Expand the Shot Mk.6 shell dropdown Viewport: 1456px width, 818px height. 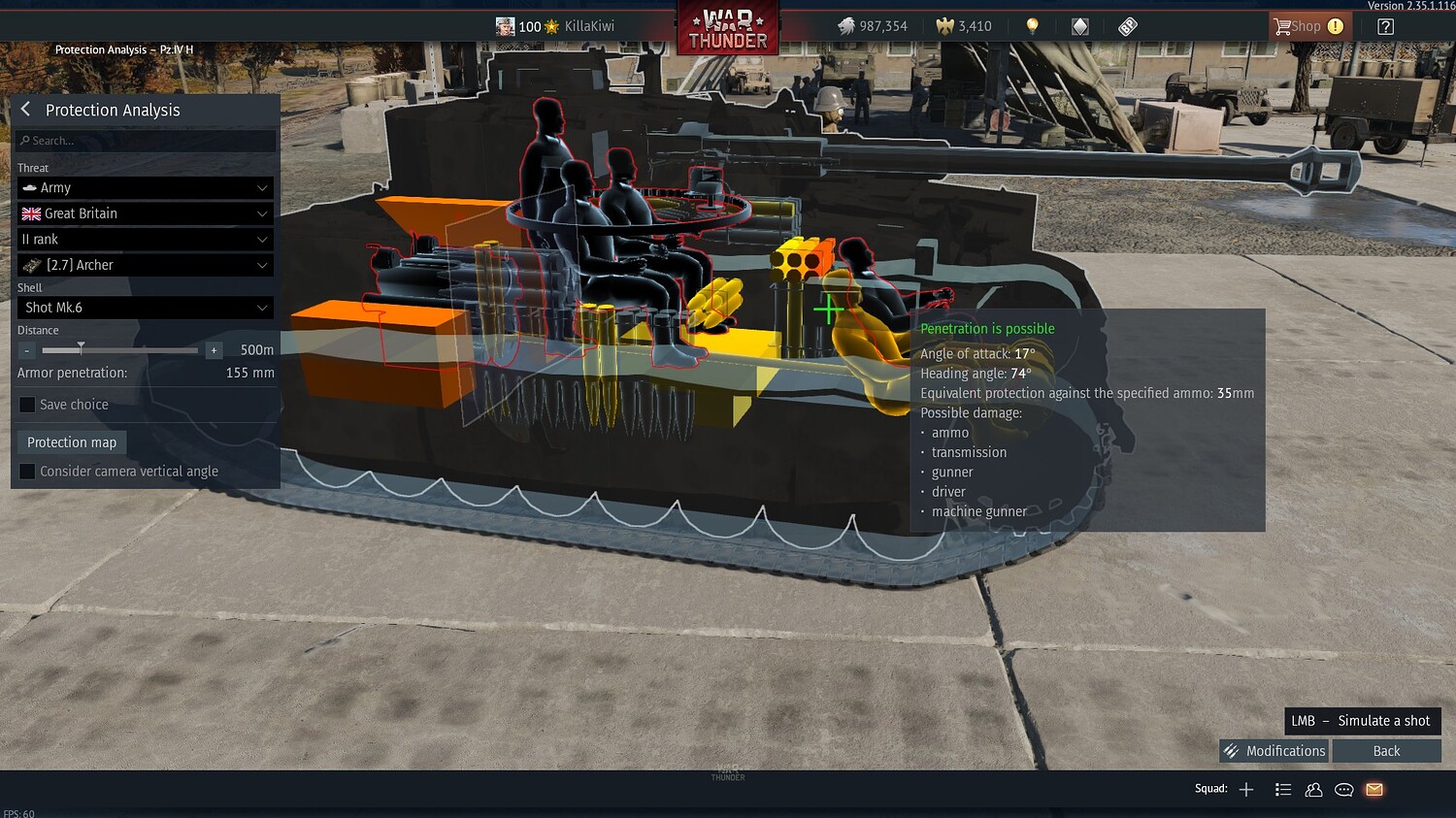tap(144, 308)
